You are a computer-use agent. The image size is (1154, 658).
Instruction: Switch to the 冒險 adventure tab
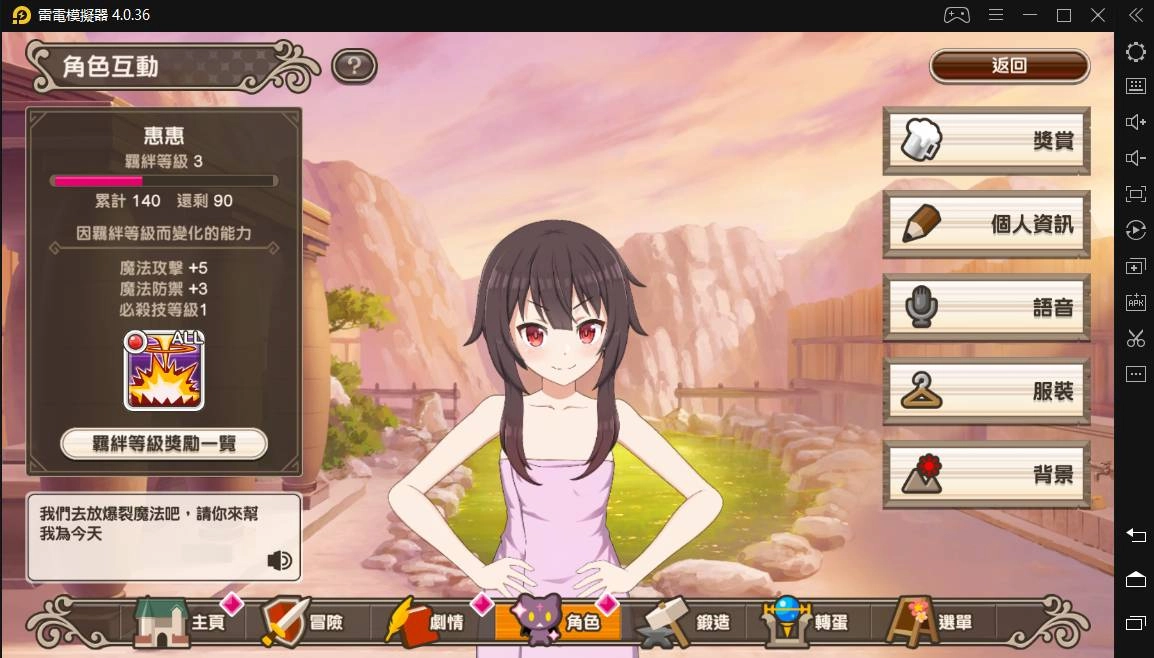pyautogui.click(x=304, y=621)
